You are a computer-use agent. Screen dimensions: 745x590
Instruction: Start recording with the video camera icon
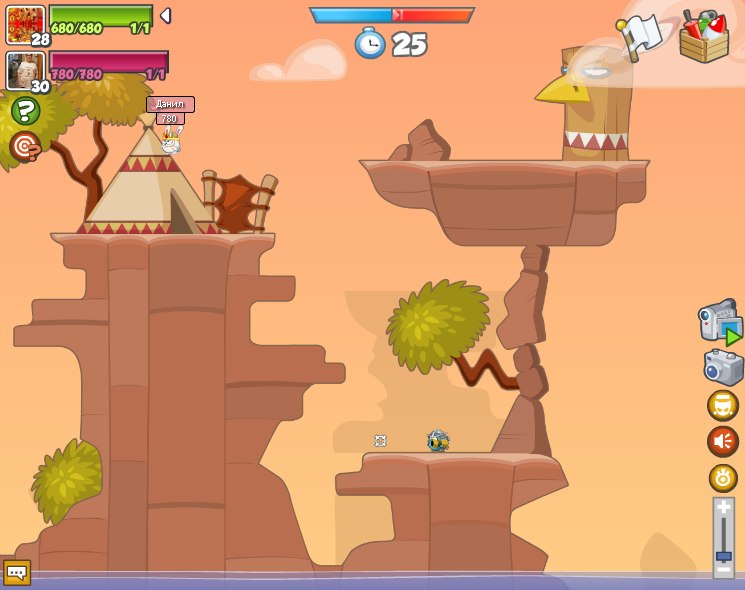720,323
